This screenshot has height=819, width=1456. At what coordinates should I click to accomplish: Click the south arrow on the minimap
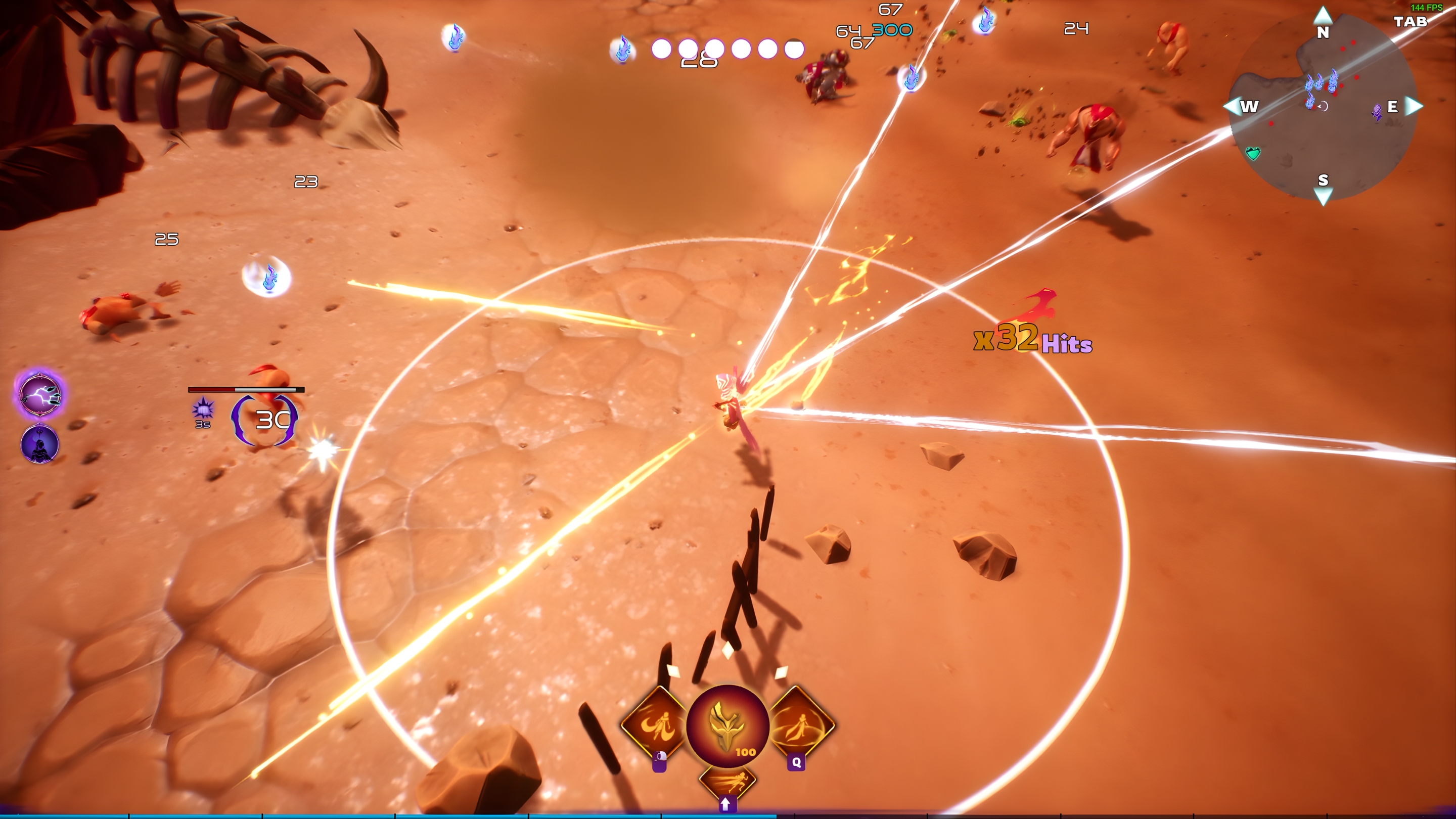tap(1323, 196)
